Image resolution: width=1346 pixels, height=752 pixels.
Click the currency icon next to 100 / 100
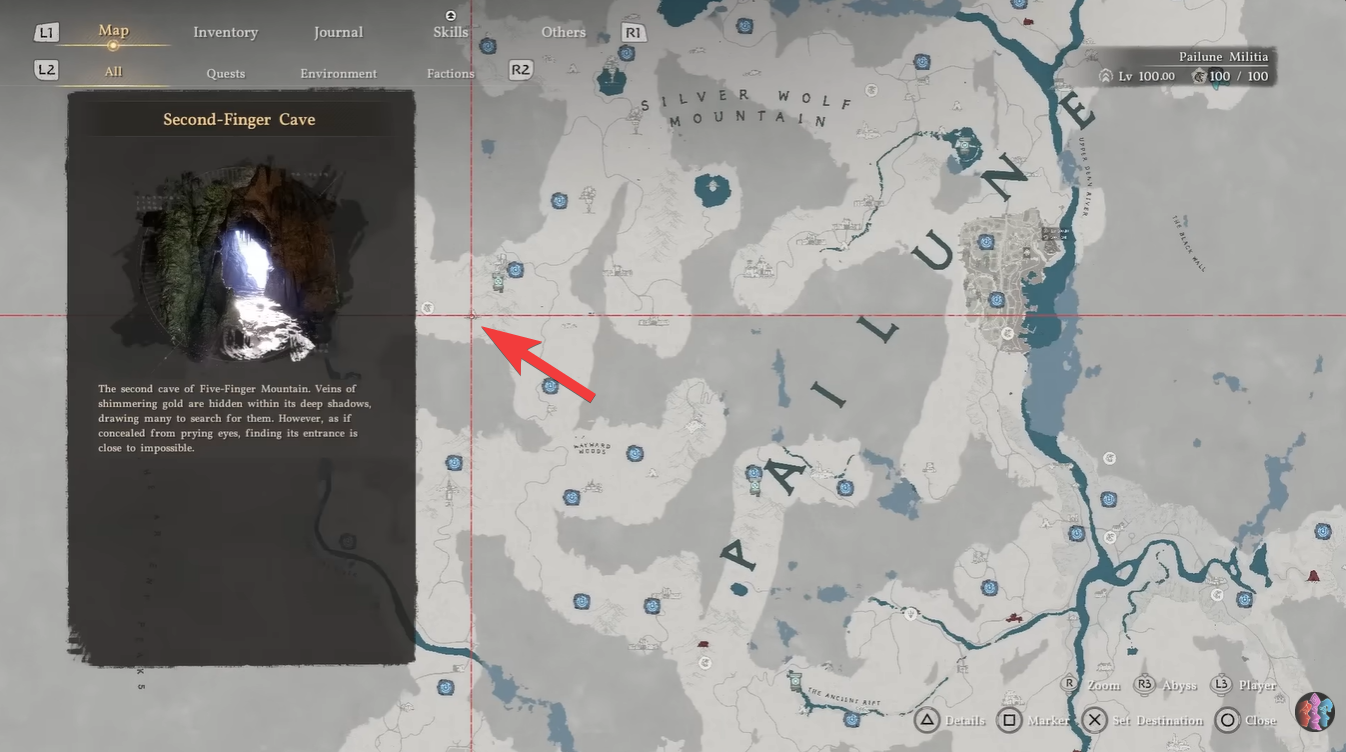[x=1199, y=75]
